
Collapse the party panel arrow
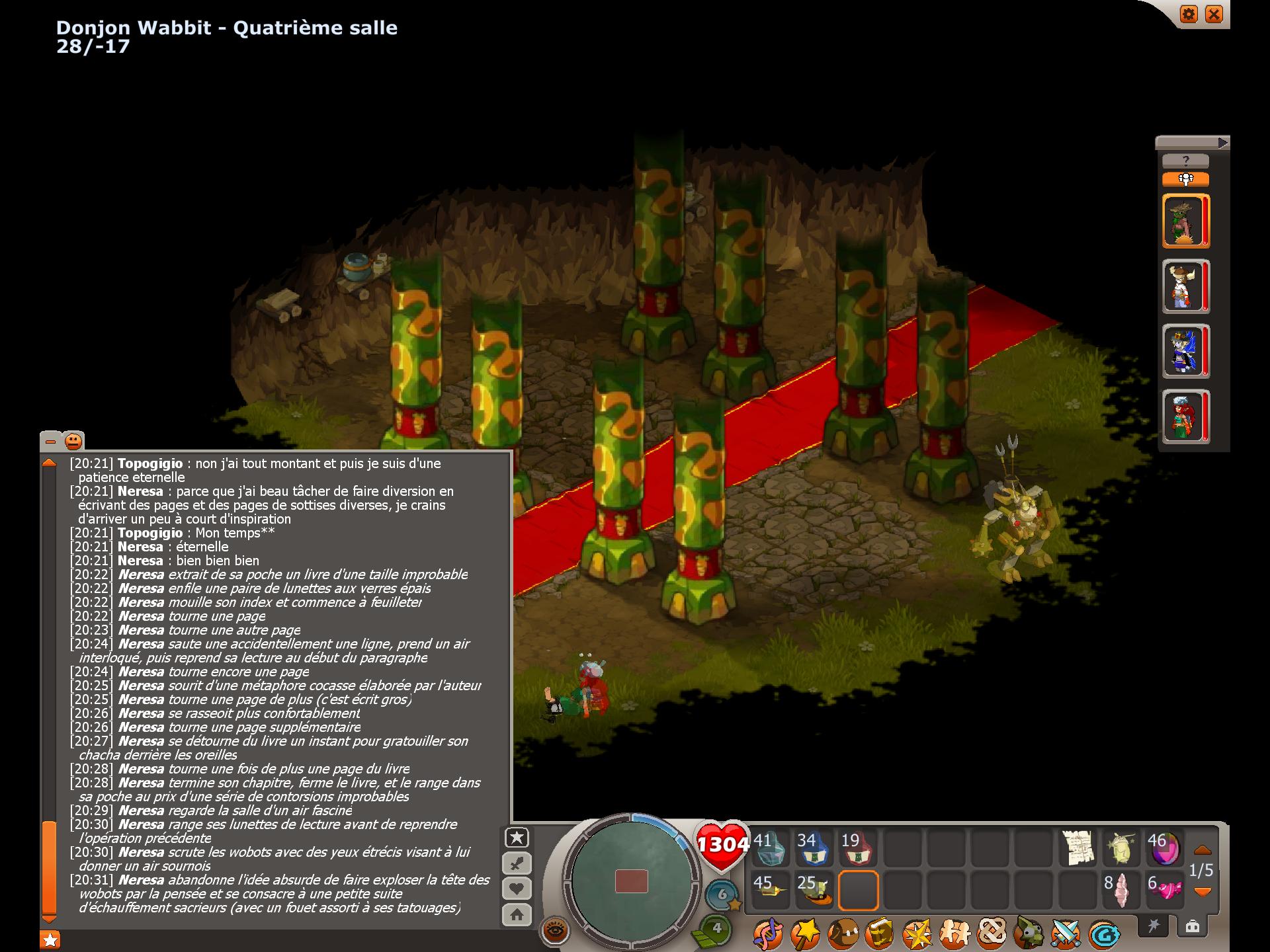pos(1222,142)
